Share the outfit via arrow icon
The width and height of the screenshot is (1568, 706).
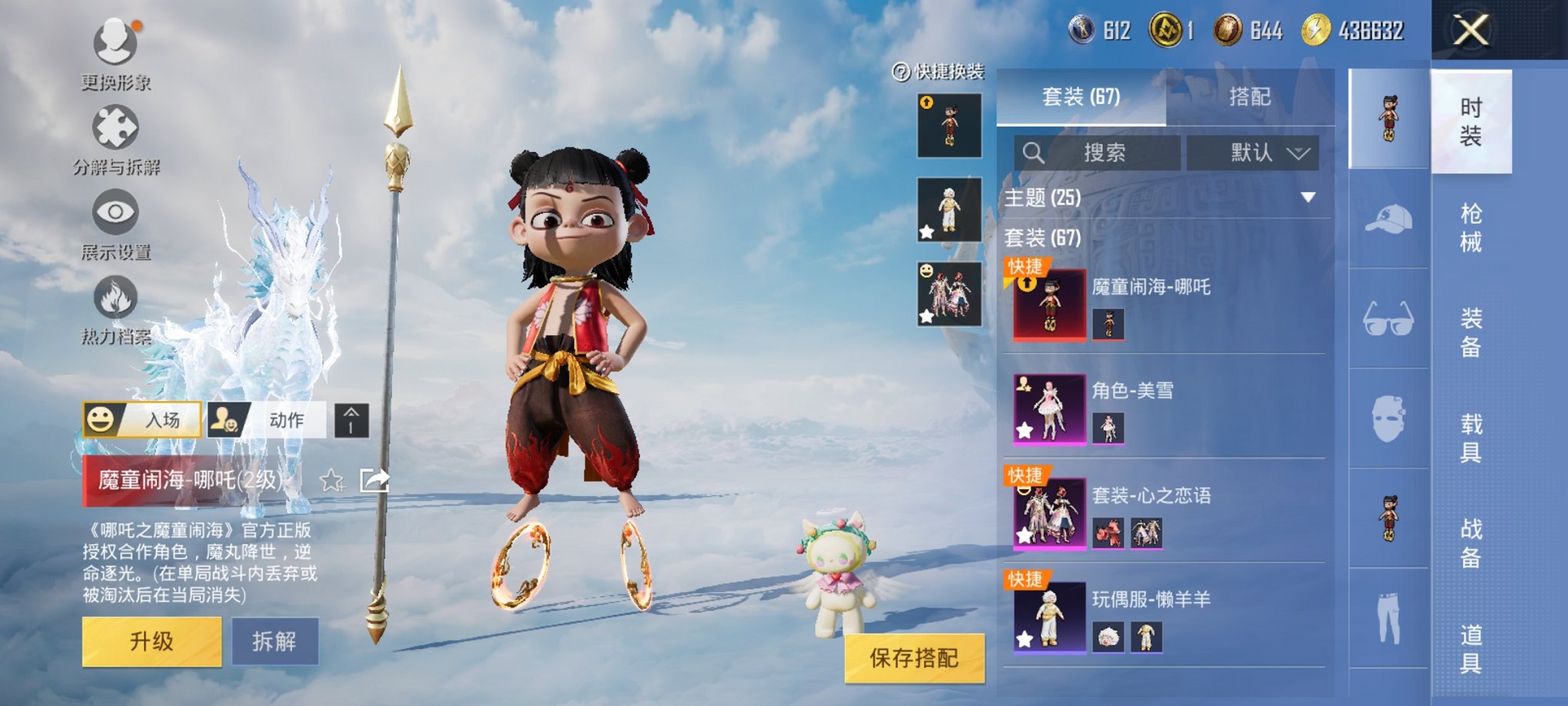click(375, 481)
